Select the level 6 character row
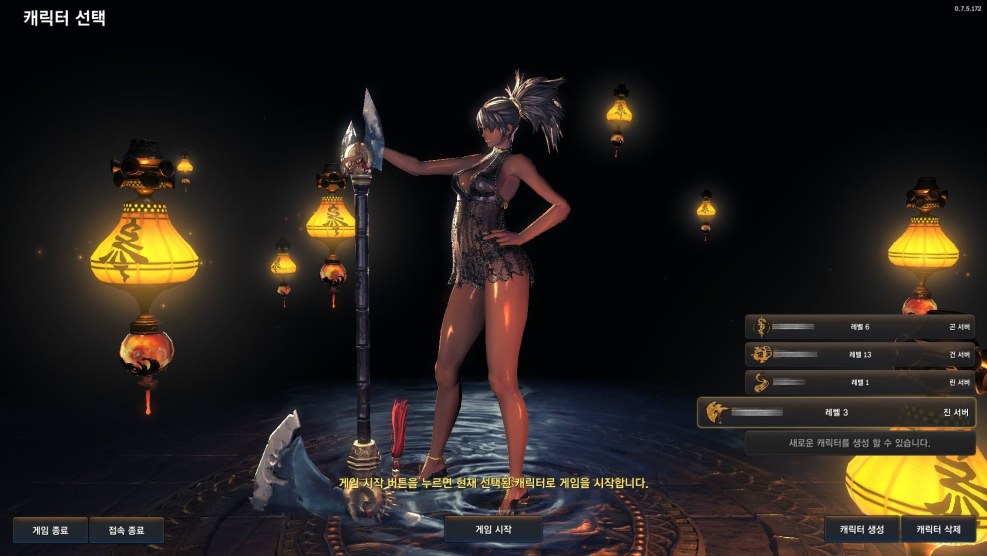This screenshot has width=987, height=556. coord(860,327)
